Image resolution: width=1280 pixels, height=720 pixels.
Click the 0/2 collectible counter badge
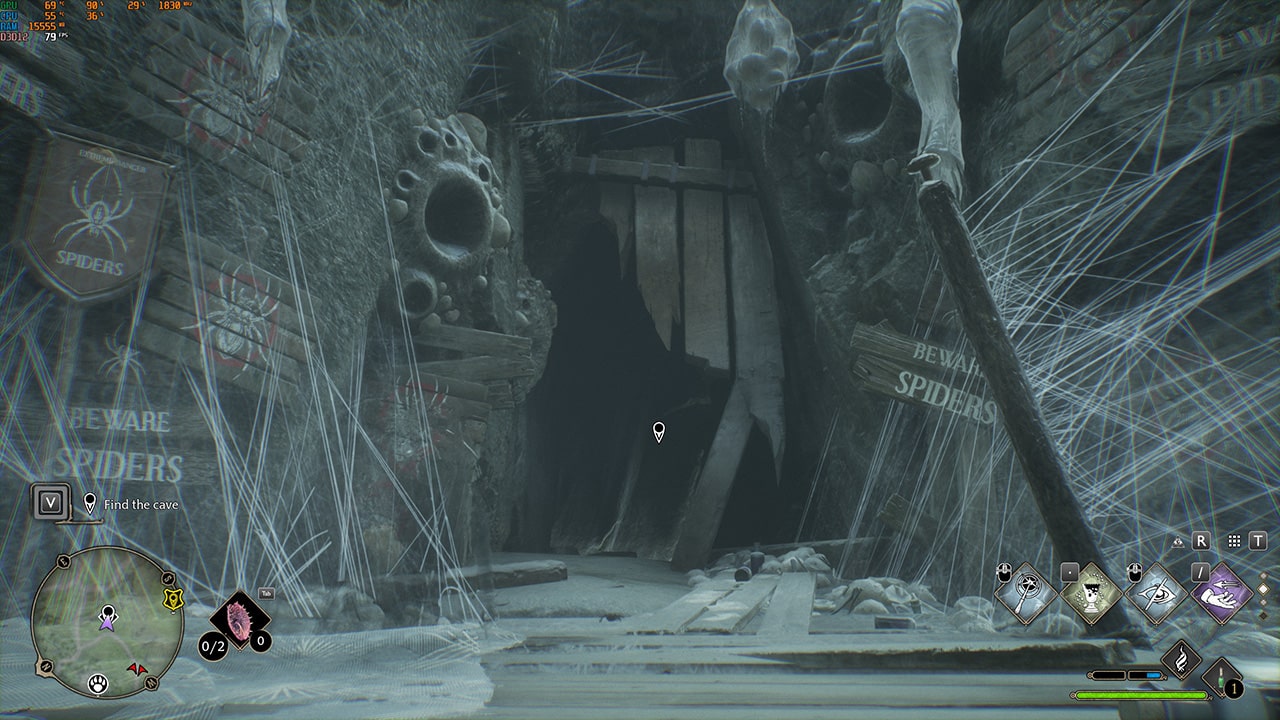pyautogui.click(x=212, y=645)
